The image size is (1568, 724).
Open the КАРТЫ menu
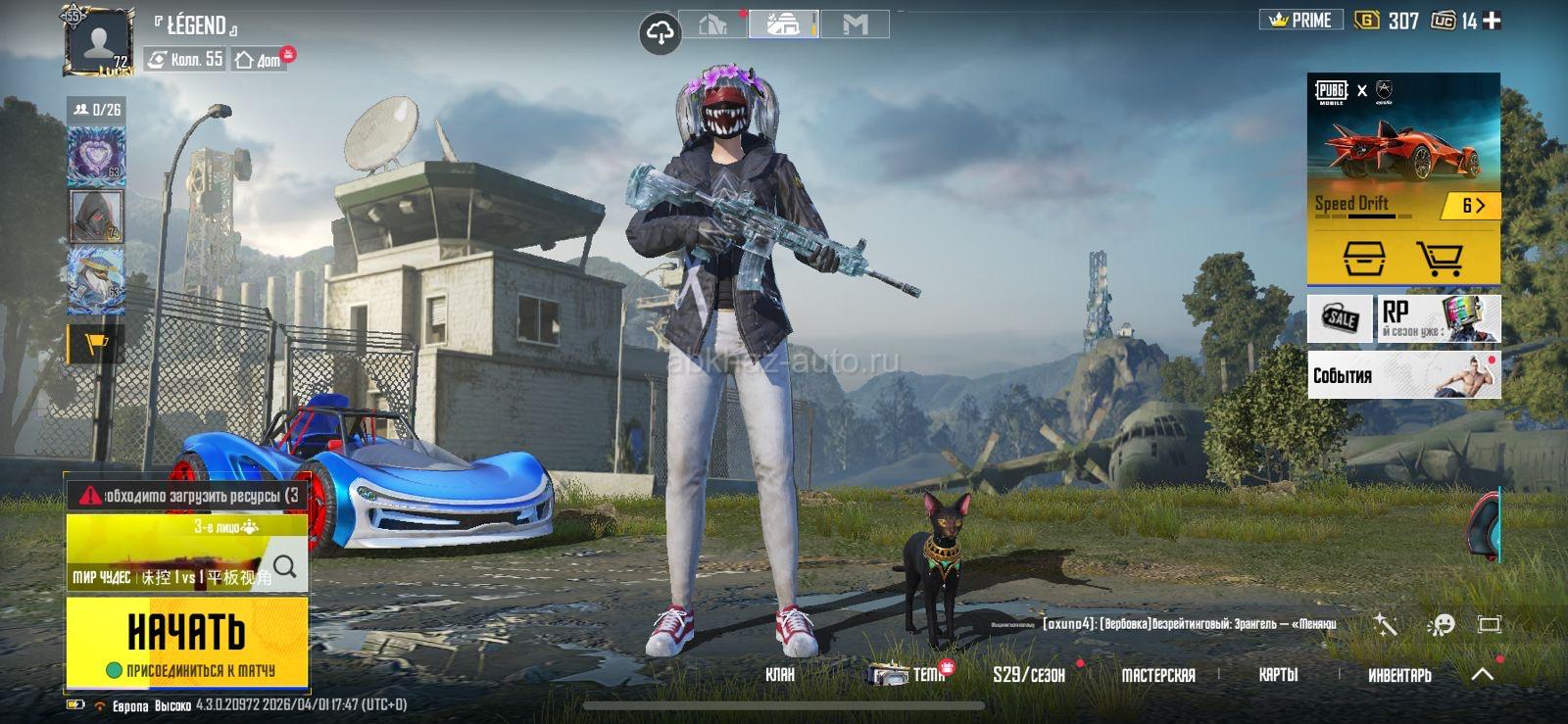tap(1278, 674)
